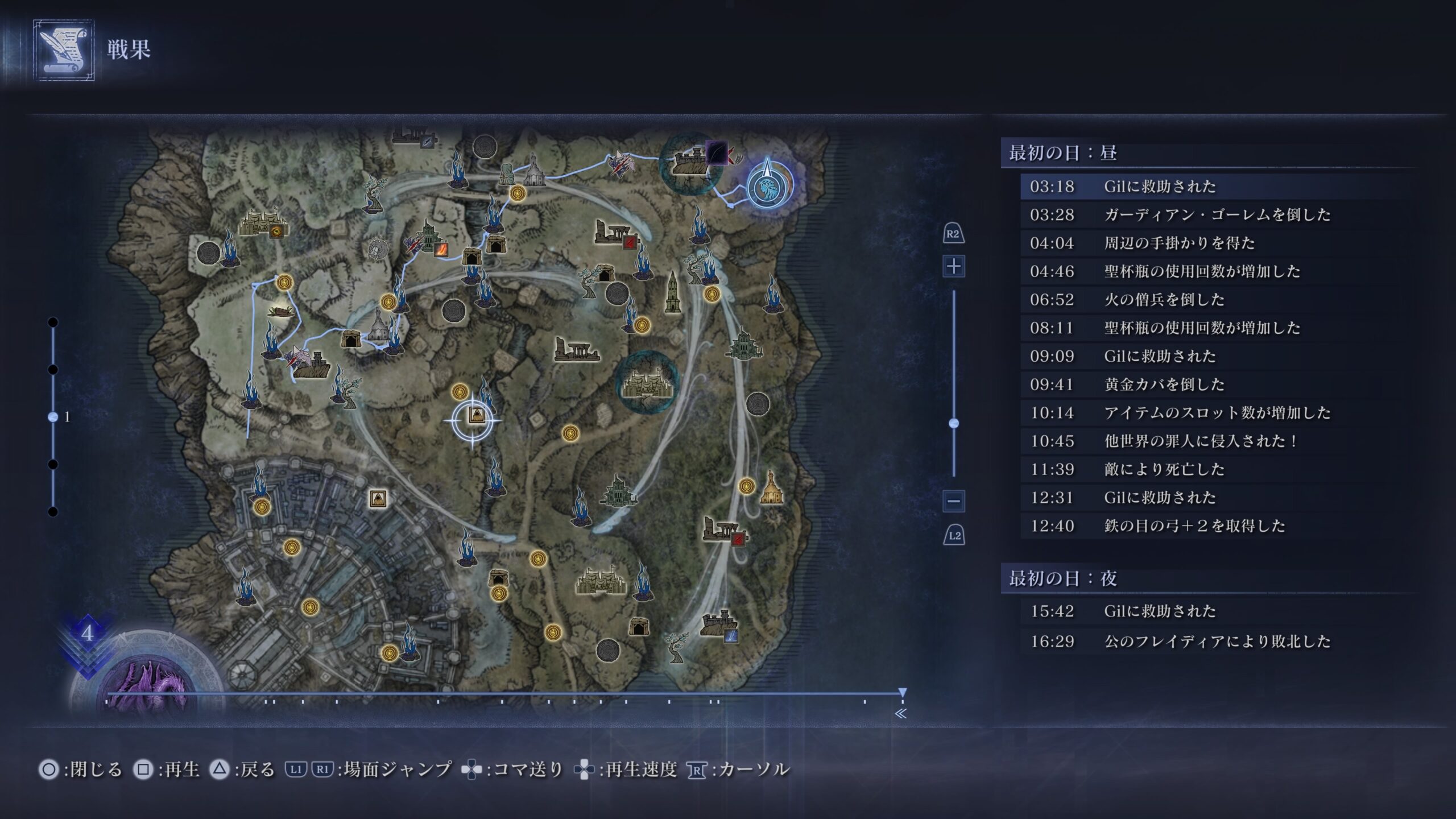The image size is (1456, 819).
Task: Click the map zoom-out minus button
Action: click(x=954, y=501)
